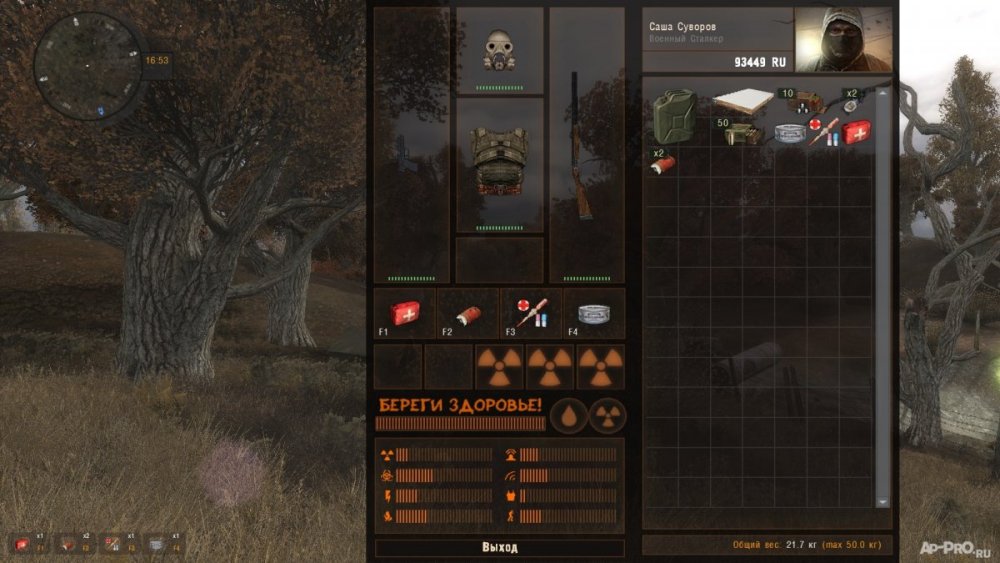The width and height of the screenshot is (1000, 563).
Task: Select the tin can in the backpack grid
Action: pyautogui.click(x=791, y=132)
